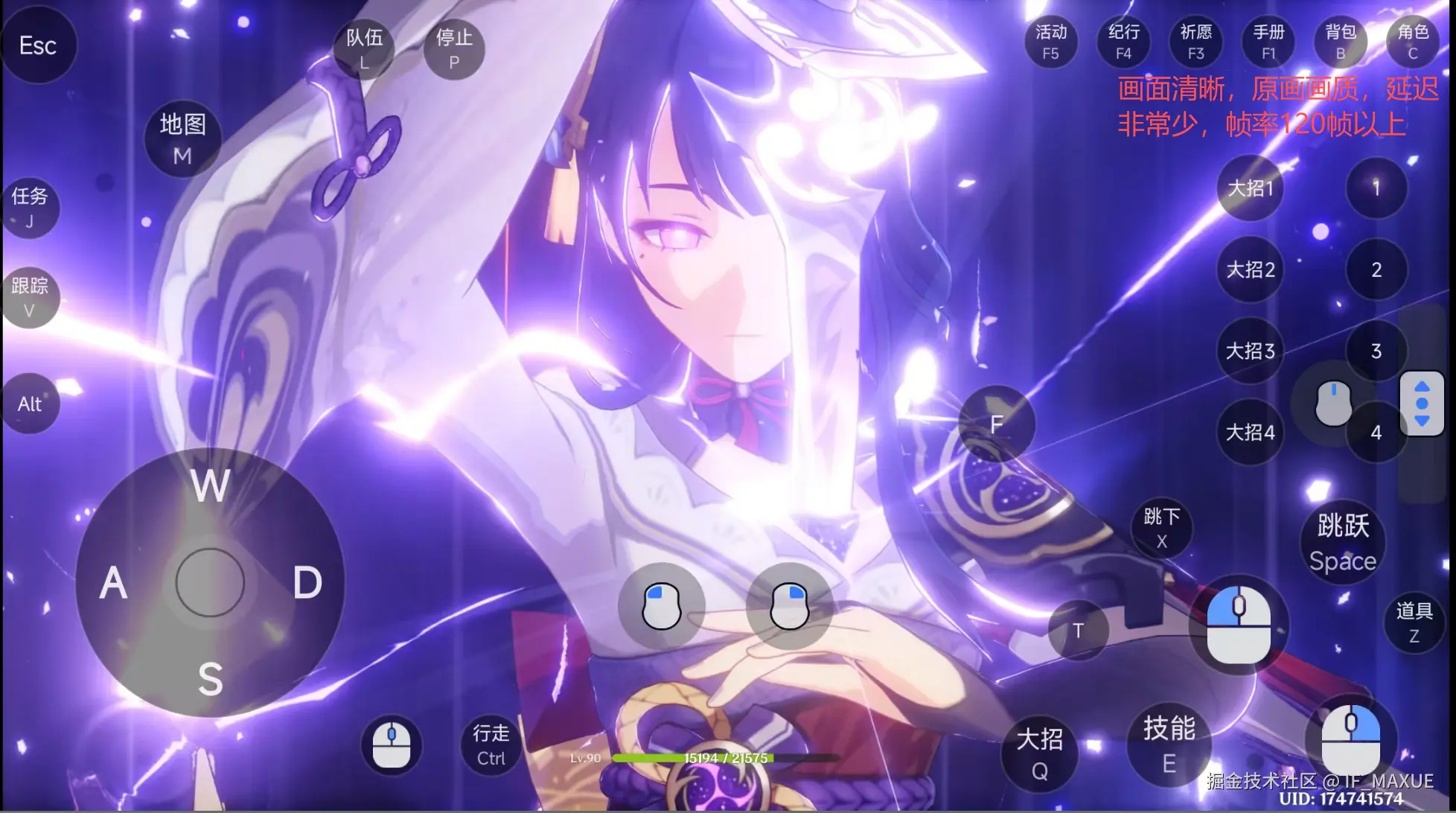This screenshot has height=813, width=1456.
Task: Open 活动 events button
Action: click(1050, 42)
